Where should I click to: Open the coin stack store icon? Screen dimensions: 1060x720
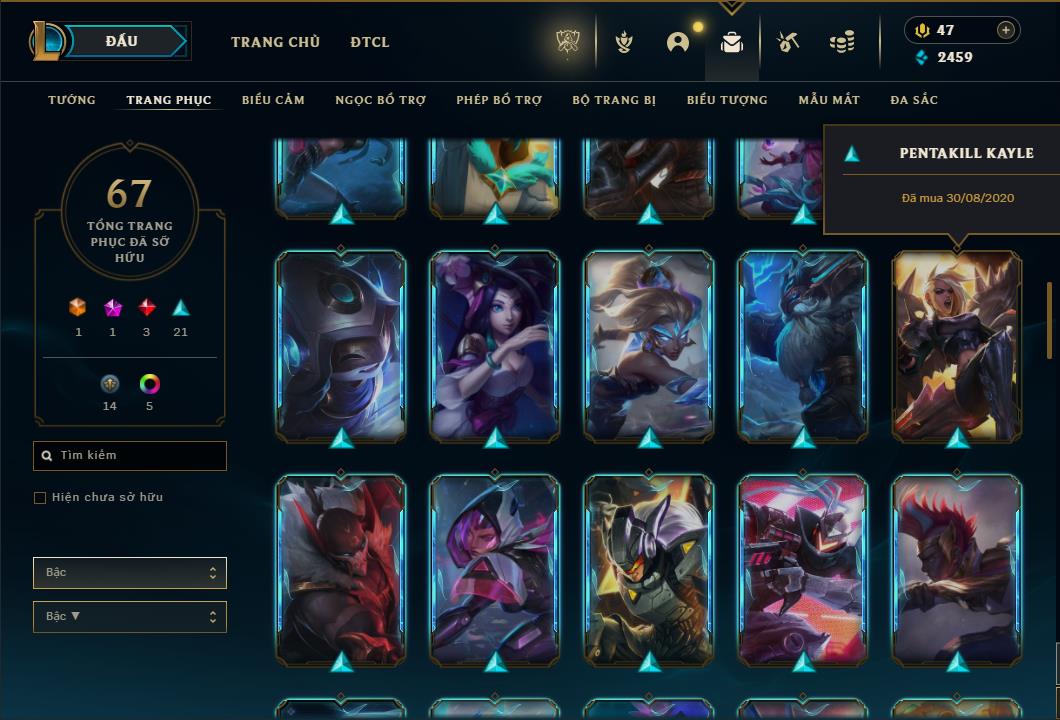[842, 42]
